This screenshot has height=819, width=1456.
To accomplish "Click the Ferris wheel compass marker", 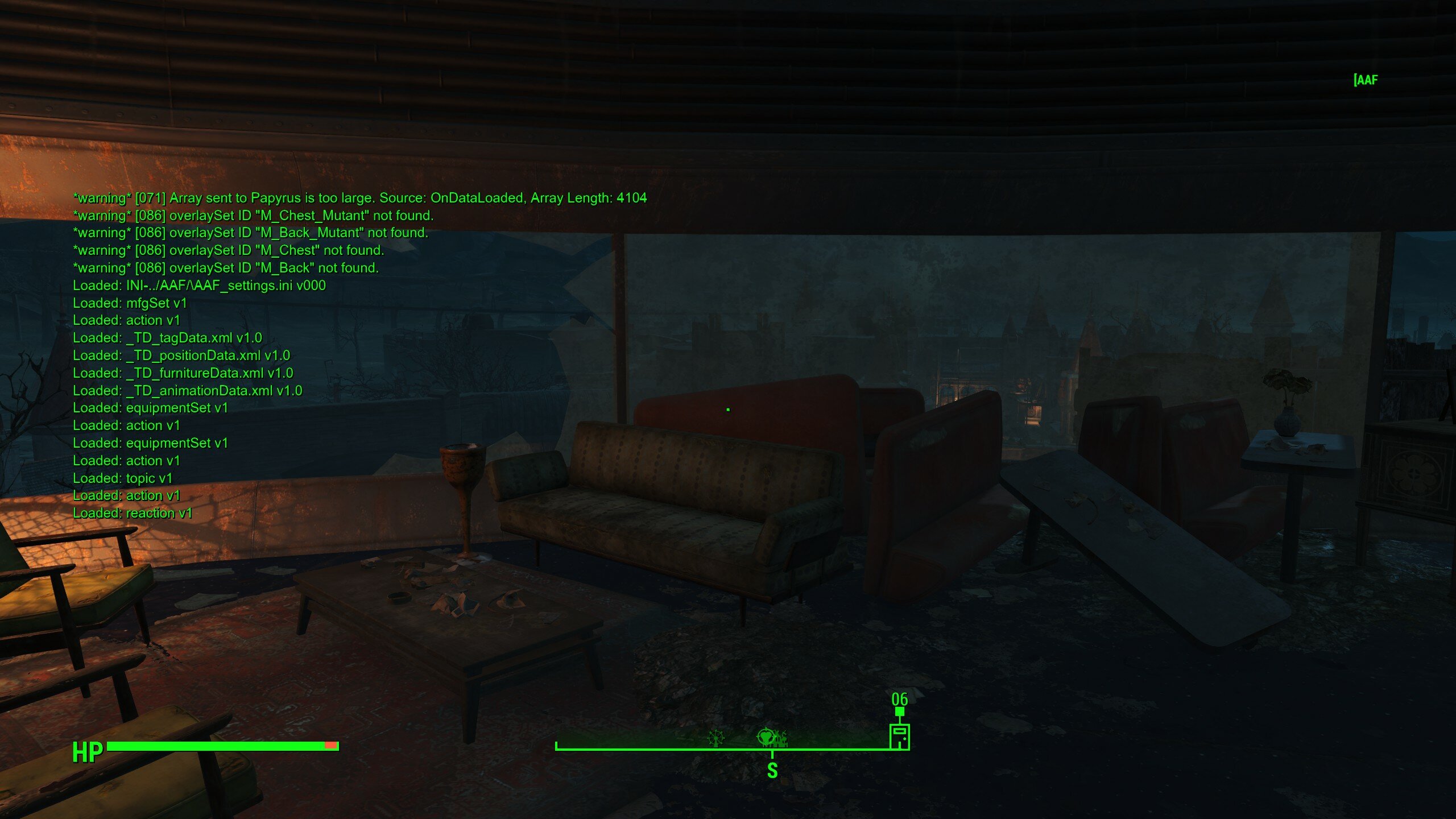I will tap(716, 738).
